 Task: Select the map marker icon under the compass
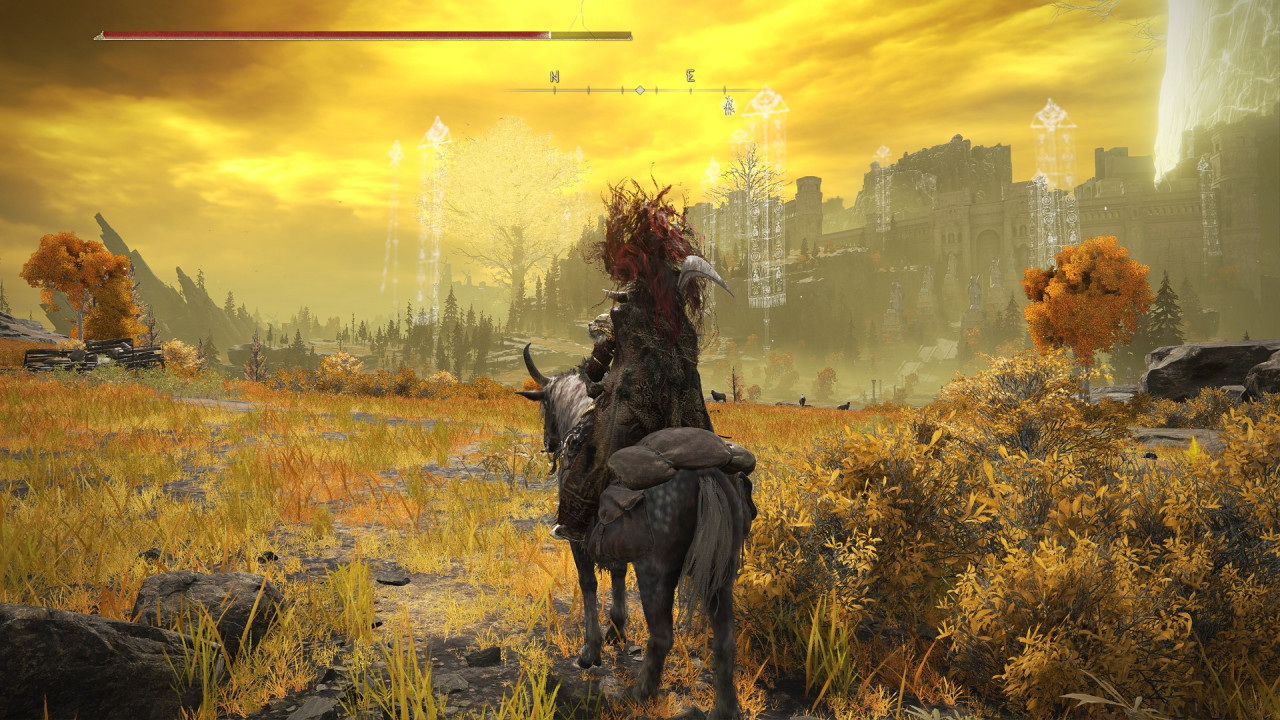point(729,105)
